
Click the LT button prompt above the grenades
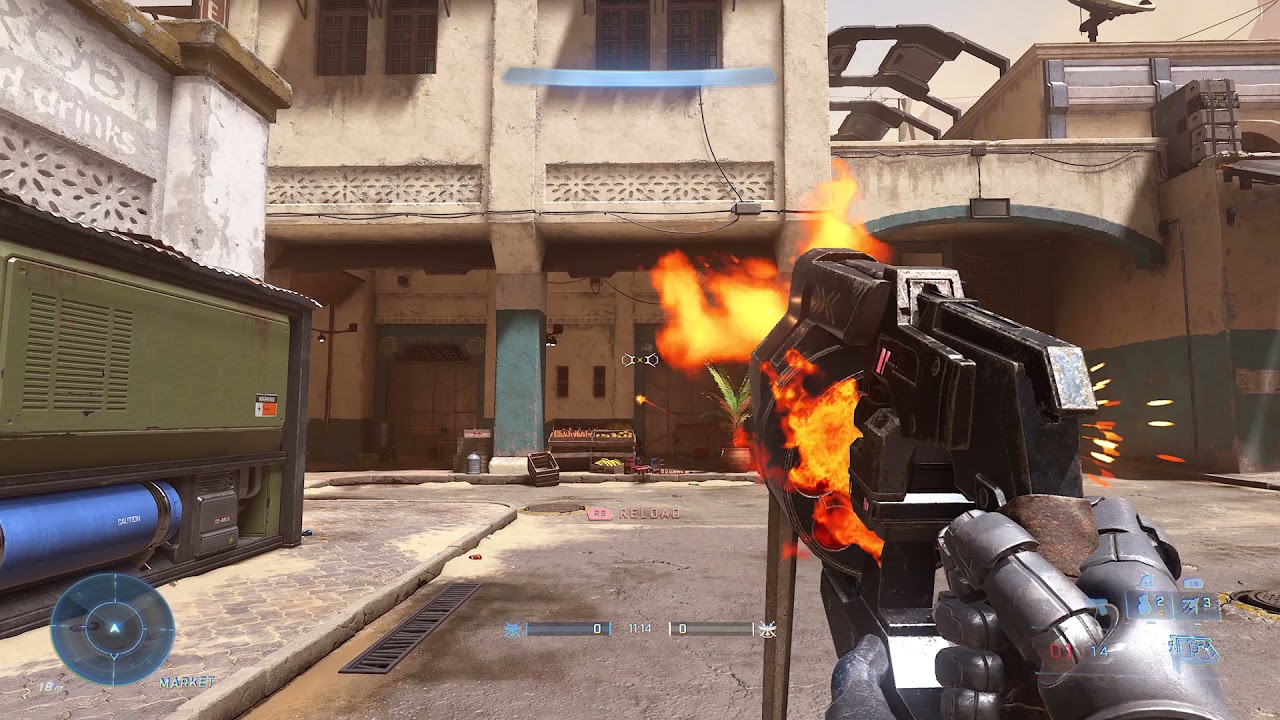coord(1147,583)
